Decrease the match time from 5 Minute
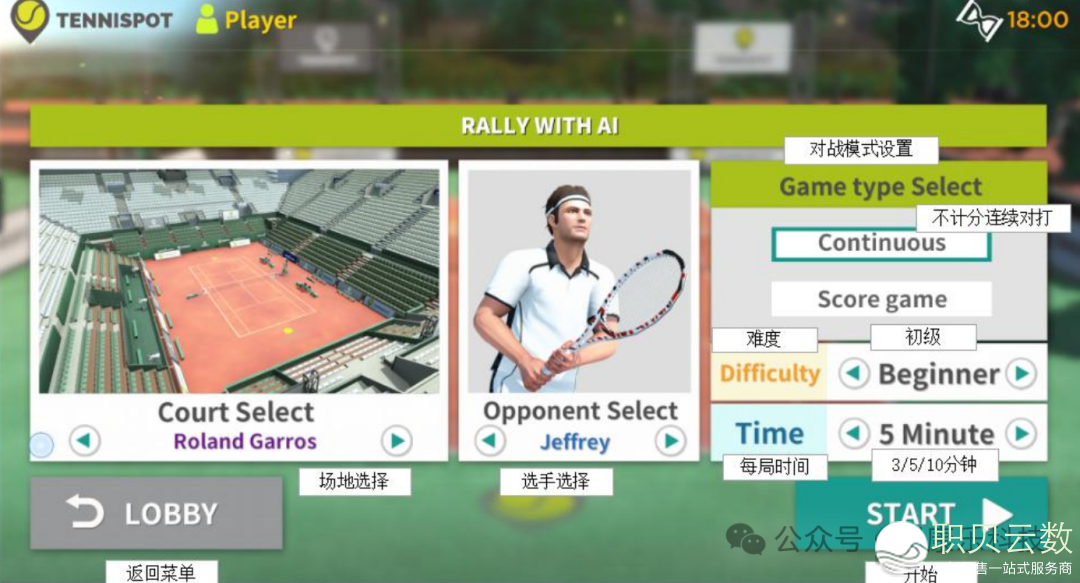Image resolution: width=1080 pixels, height=583 pixels. [x=853, y=433]
